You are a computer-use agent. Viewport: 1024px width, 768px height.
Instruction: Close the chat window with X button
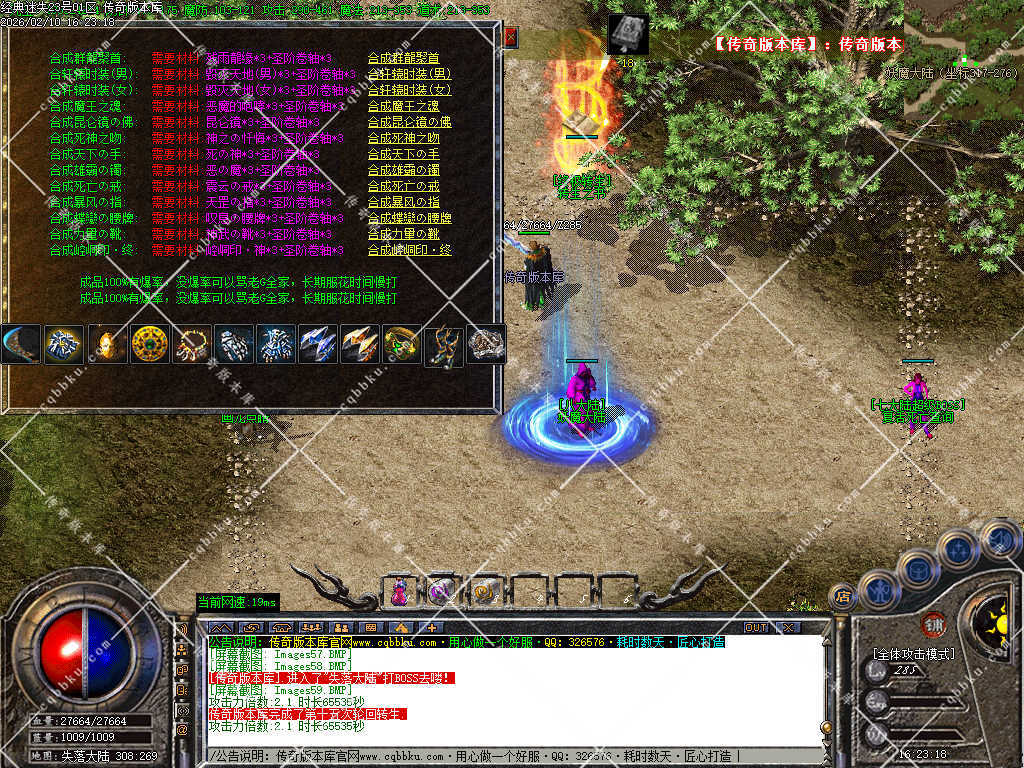(x=788, y=627)
